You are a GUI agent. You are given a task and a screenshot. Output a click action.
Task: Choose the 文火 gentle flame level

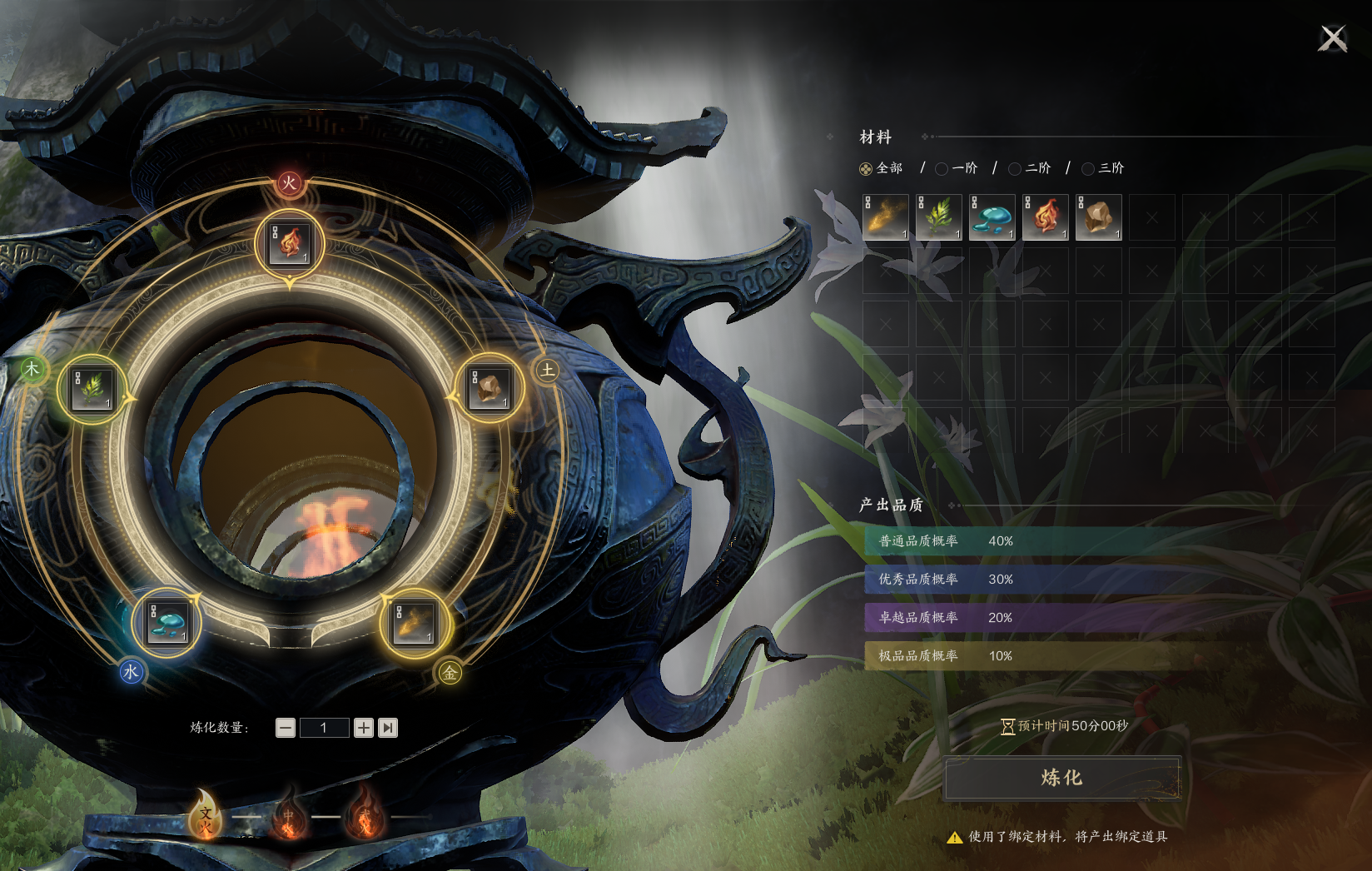click(205, 814)
